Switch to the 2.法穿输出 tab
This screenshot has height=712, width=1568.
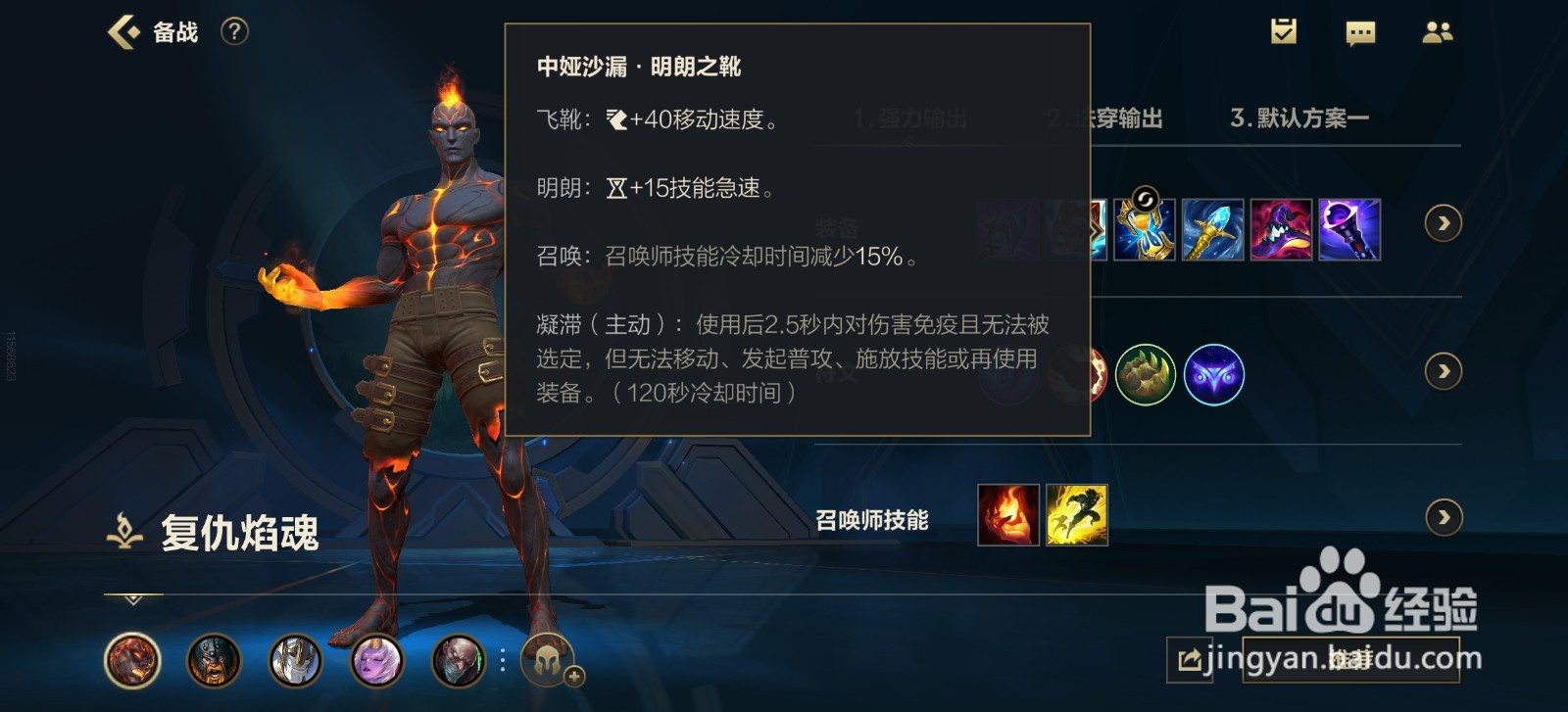click(1103, 118)
